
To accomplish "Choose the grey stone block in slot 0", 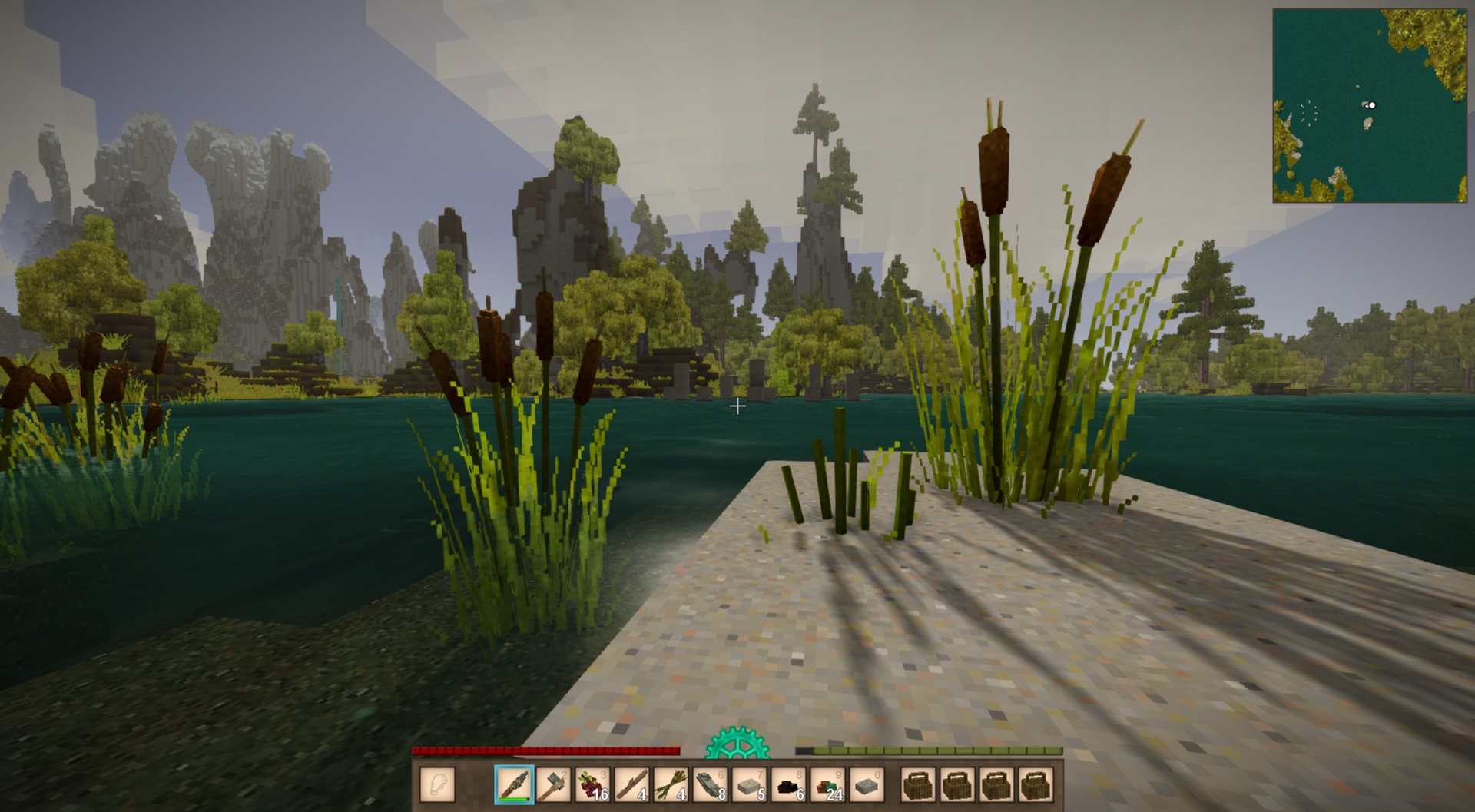I will tap(867, 786).
